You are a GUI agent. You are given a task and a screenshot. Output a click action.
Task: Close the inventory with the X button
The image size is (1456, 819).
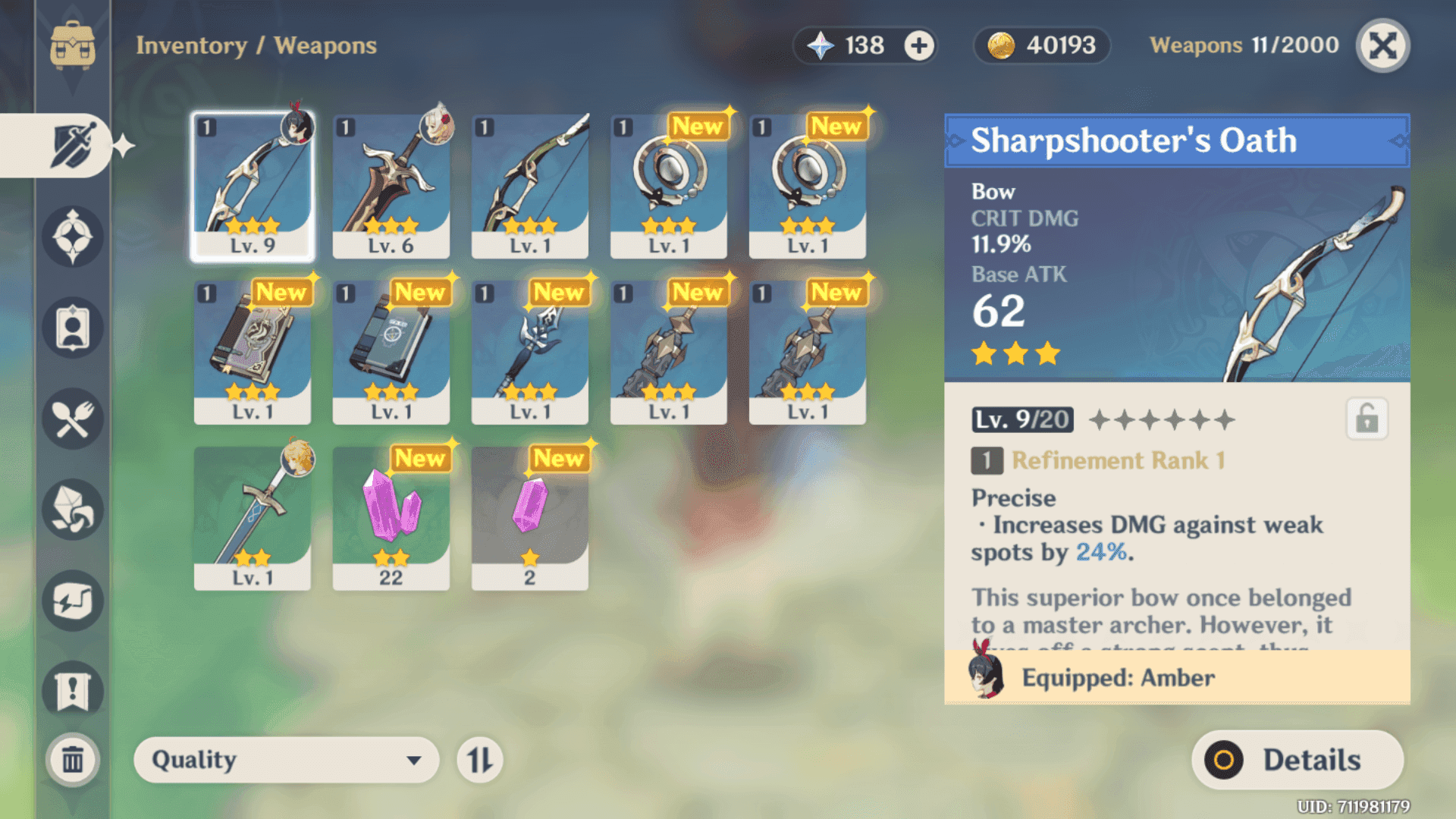(1382, 46)
